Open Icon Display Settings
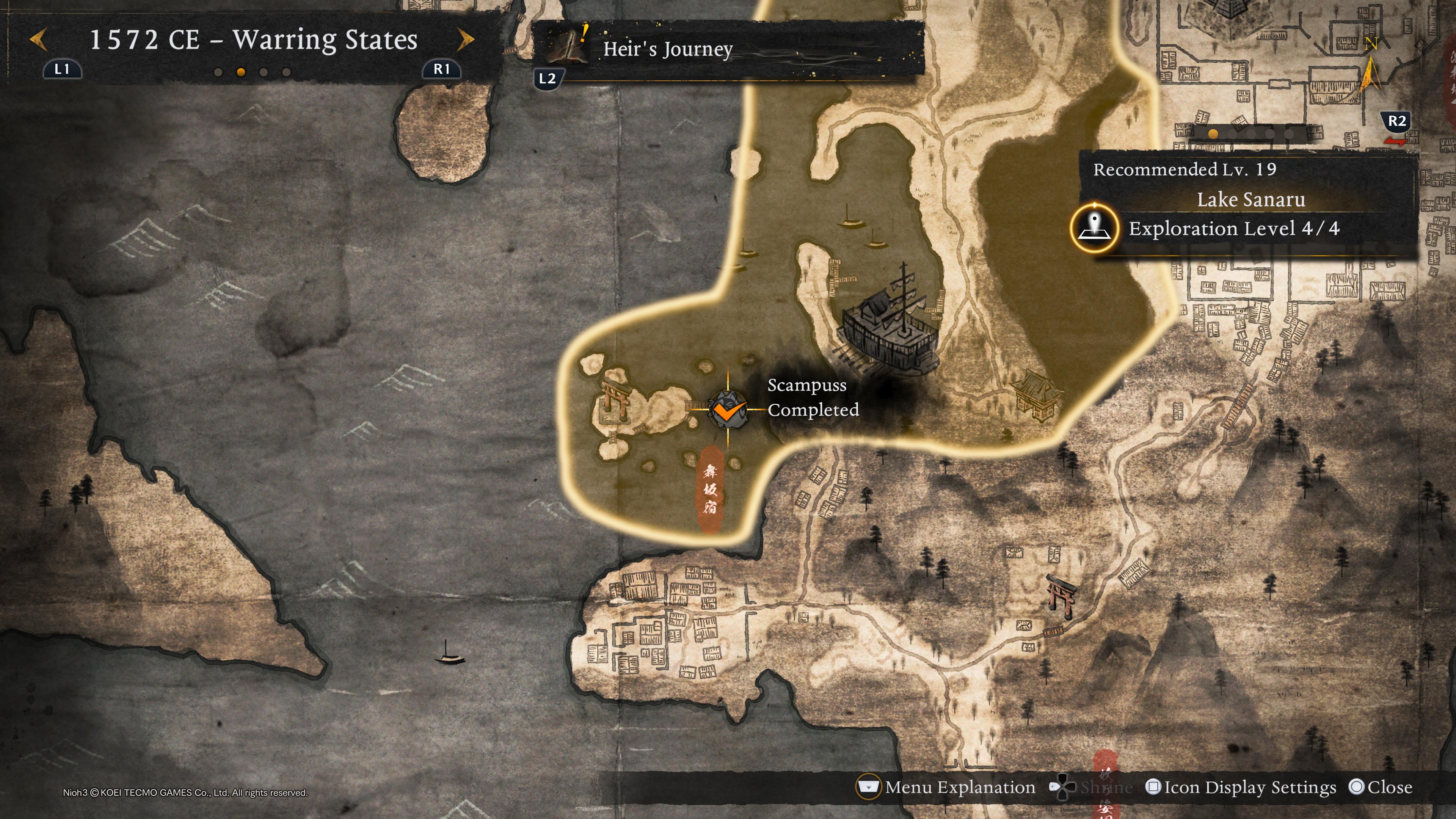 tap(1241, 787)
